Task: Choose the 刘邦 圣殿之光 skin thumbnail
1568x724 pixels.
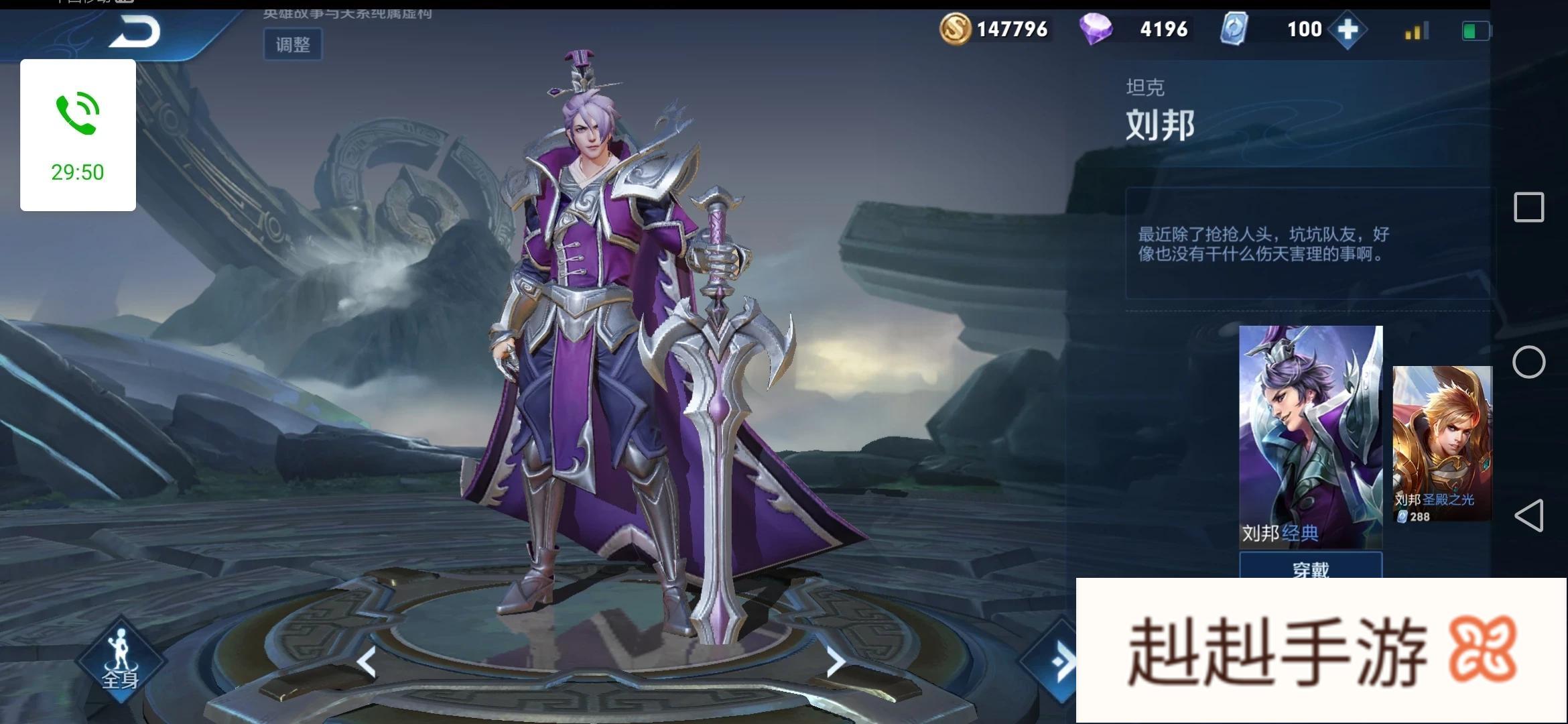Action: click(x=1442, y=442)
